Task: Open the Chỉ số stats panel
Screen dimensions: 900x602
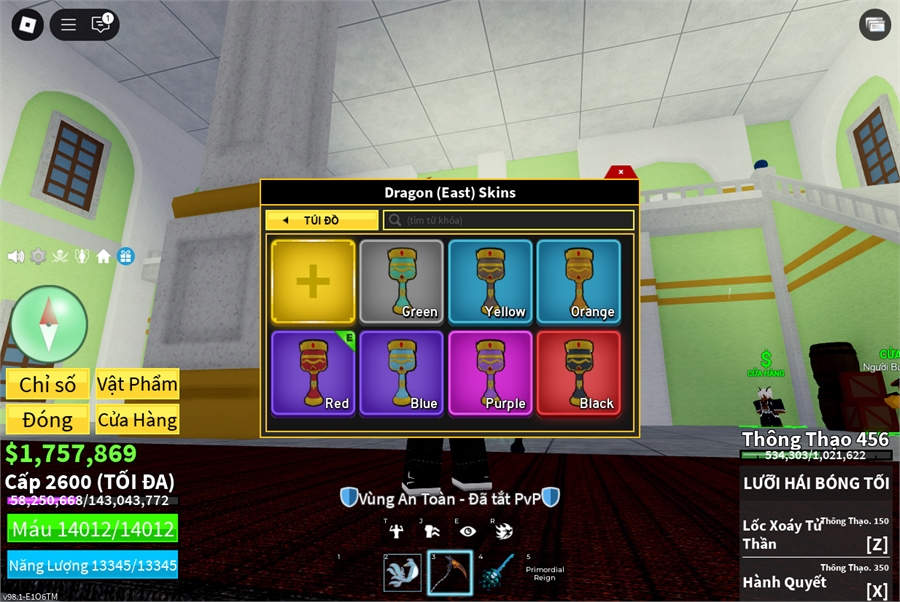Action: coord(48,384)
